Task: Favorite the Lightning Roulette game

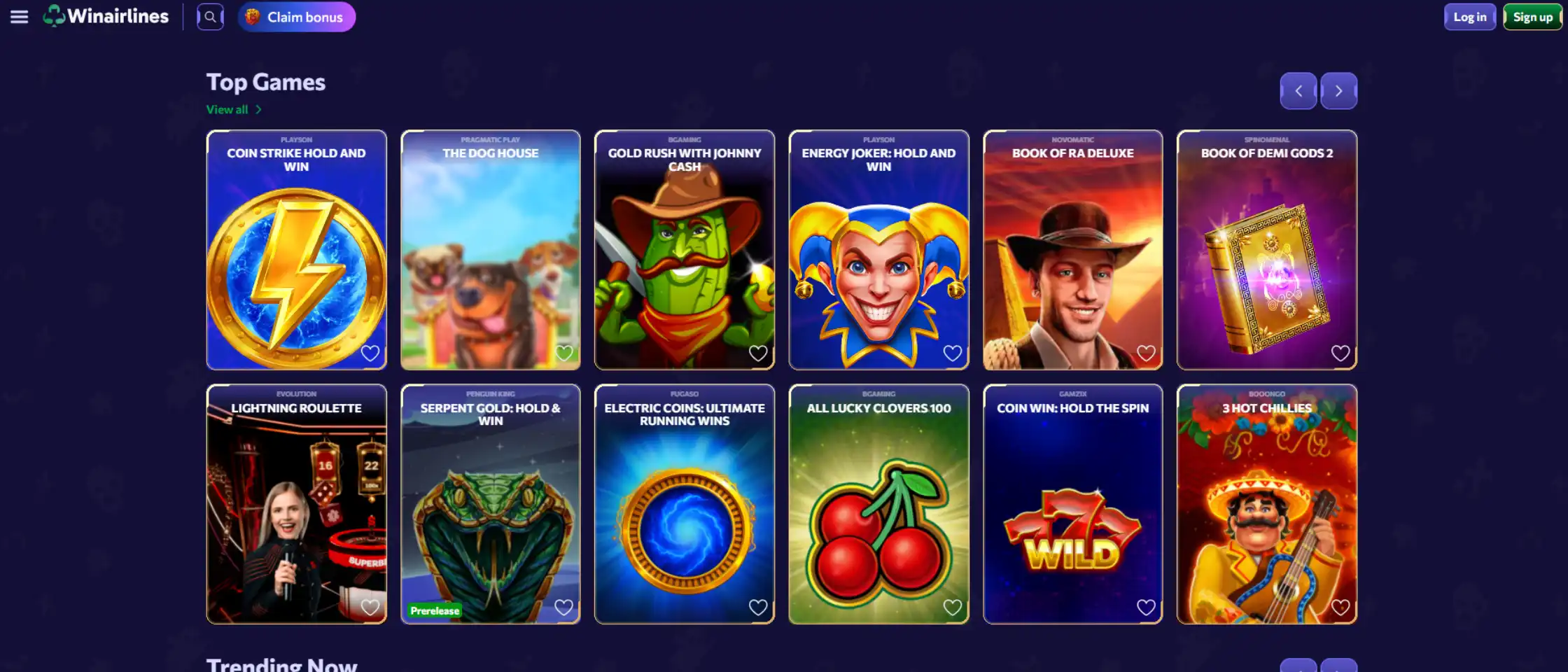Action: click(x=370, y=608)
